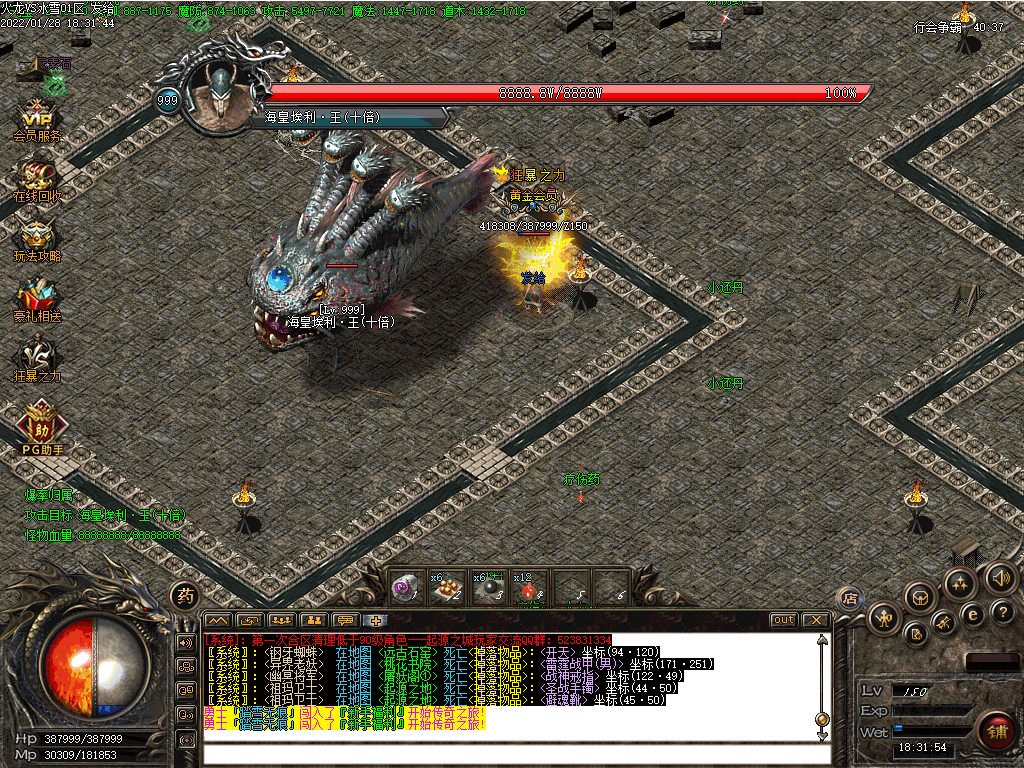Select the black bomb in hotbar slot 3

(x=487, y=590)
